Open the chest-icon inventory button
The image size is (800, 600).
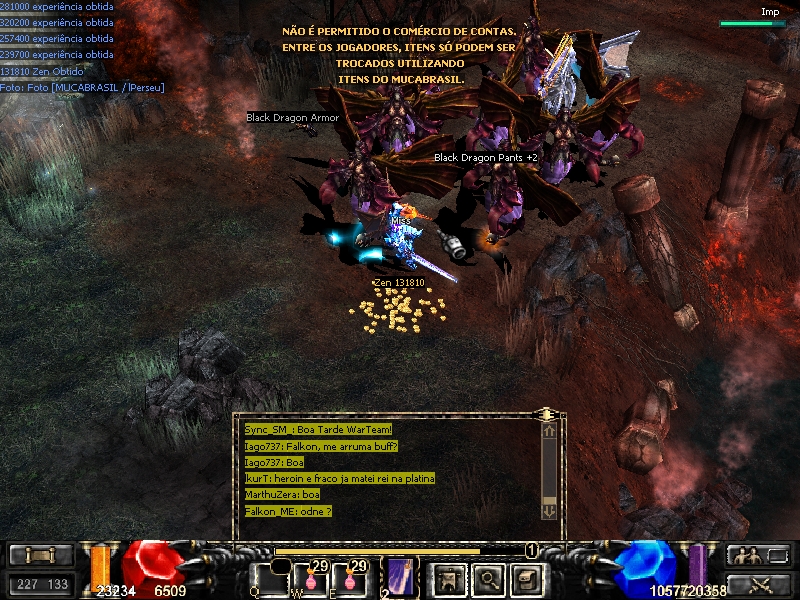(x=526, y=578)
